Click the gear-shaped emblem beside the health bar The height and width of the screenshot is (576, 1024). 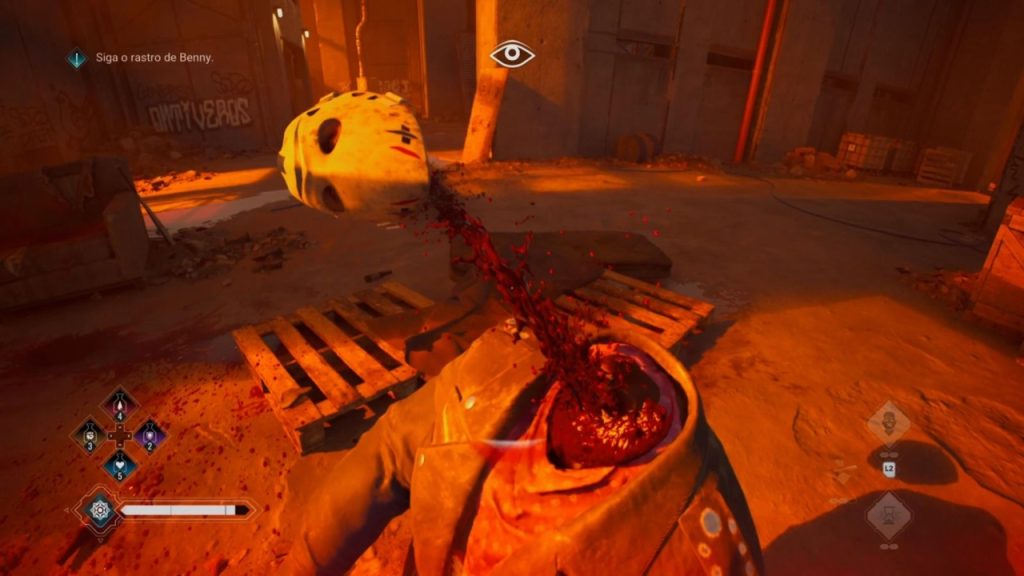click(97, 509)
